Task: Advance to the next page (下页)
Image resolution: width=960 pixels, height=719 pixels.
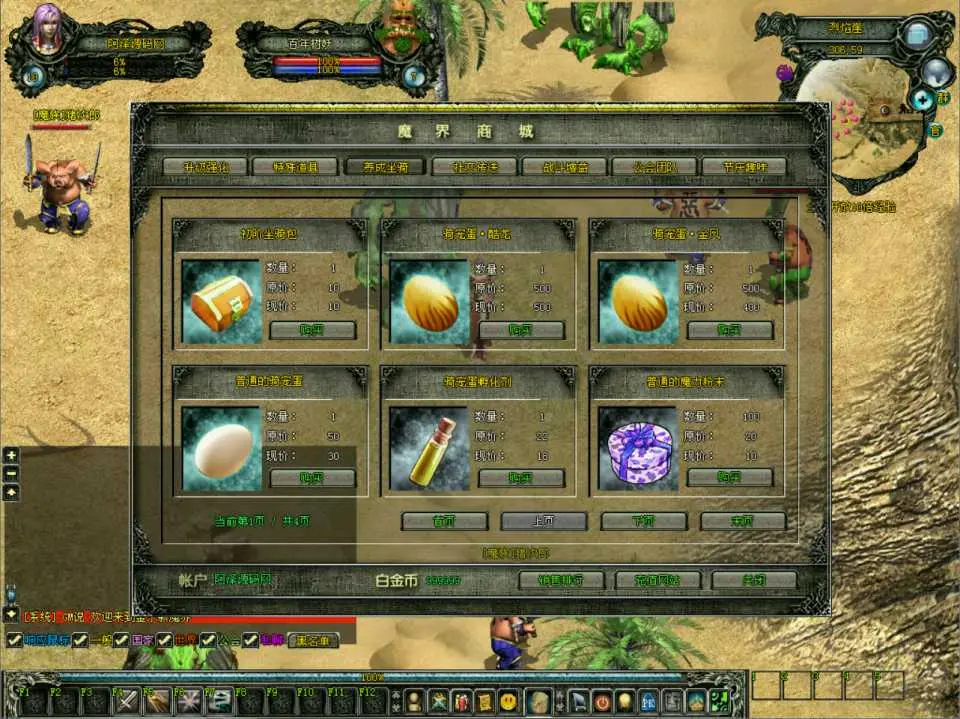Action: pyautogui.click(x=643, y=521)
